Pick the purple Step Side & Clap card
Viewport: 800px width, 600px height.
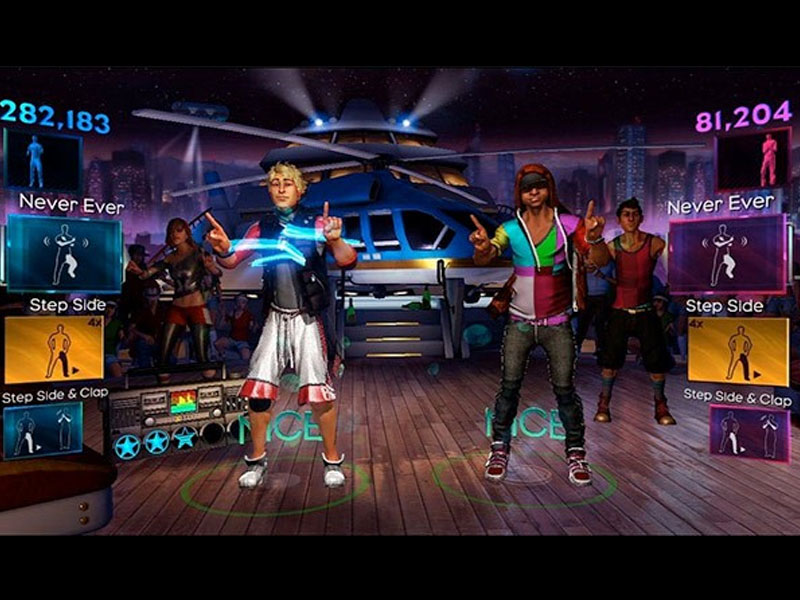tap(749, 432)
